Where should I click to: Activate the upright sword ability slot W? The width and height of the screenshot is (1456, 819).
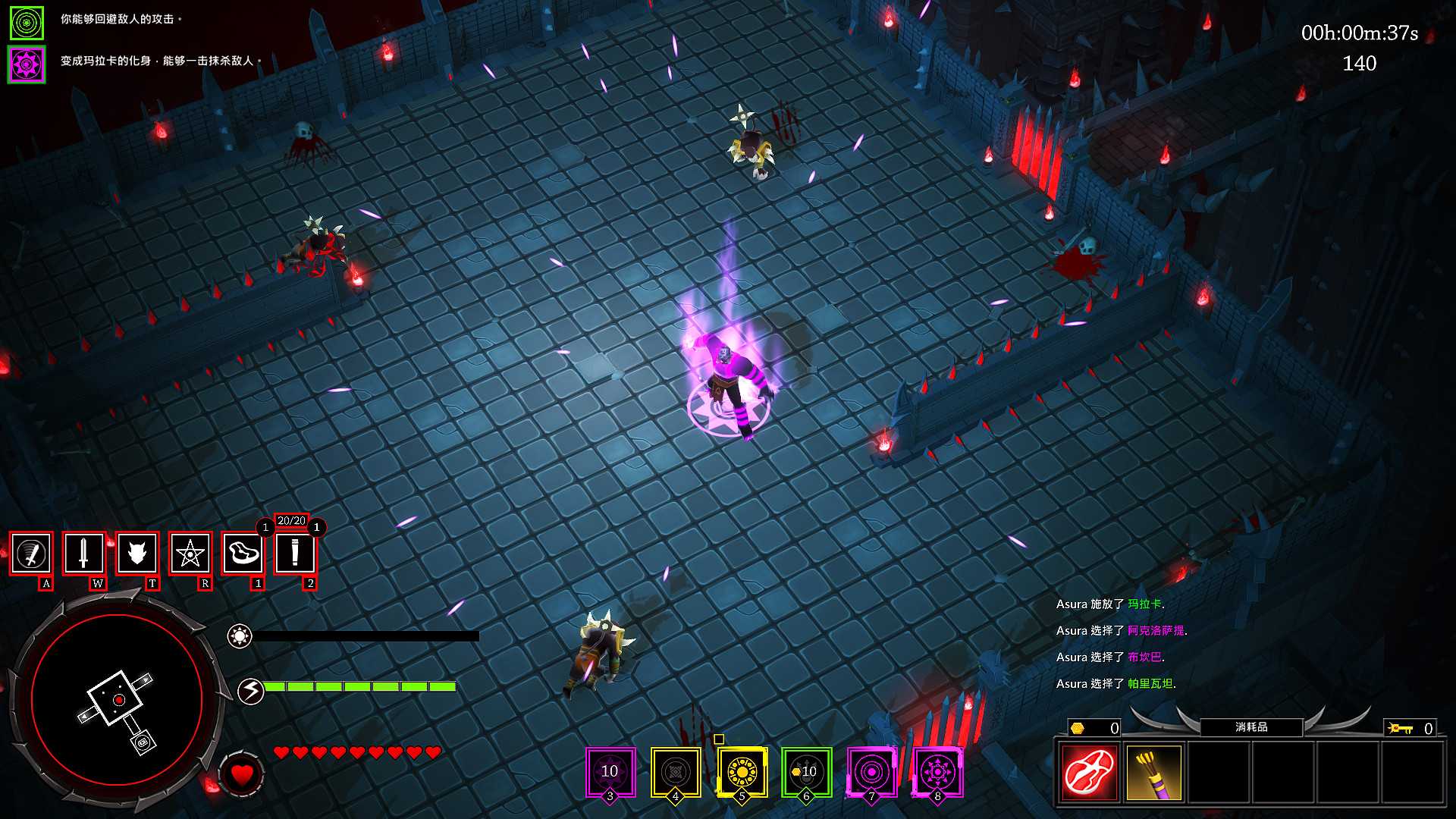84,554
